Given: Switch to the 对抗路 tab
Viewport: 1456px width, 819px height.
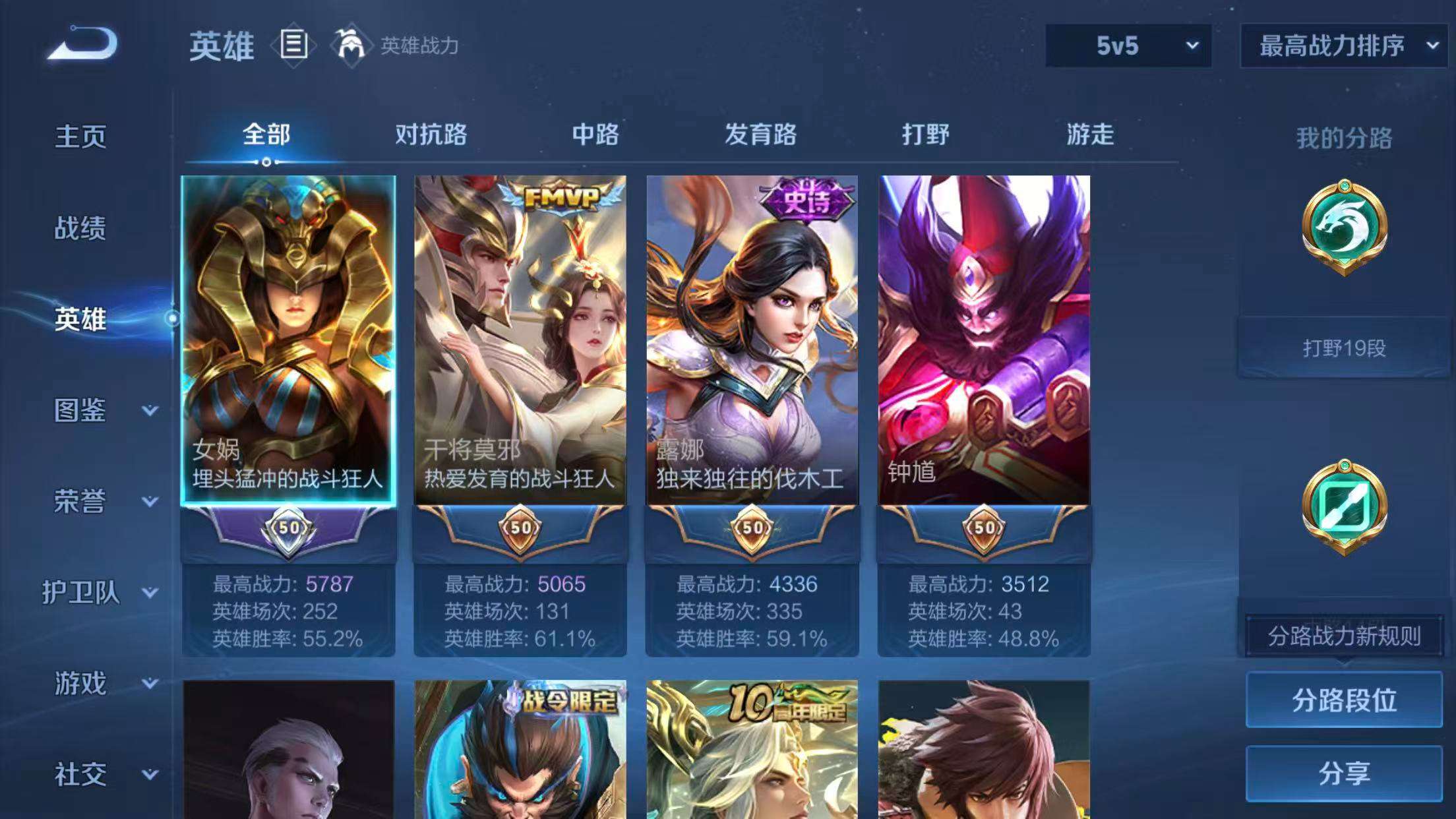Looking at the screenshot, I should [x=431, y=135].
